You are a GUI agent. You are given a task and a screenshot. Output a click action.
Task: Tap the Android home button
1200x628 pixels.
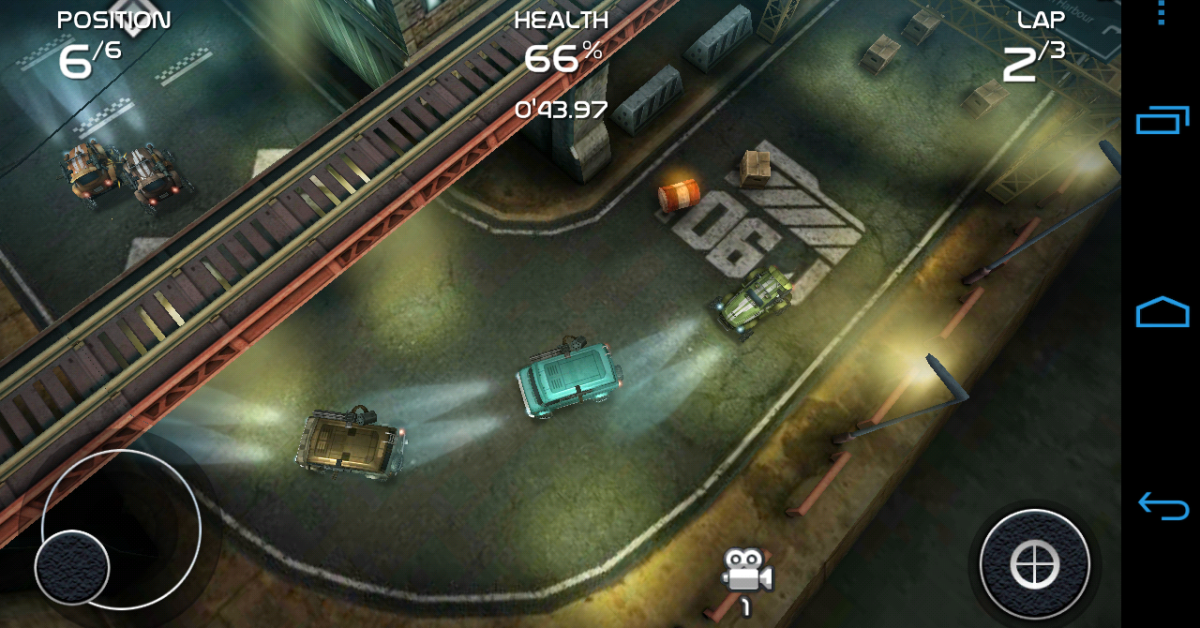coord(1161,311)
